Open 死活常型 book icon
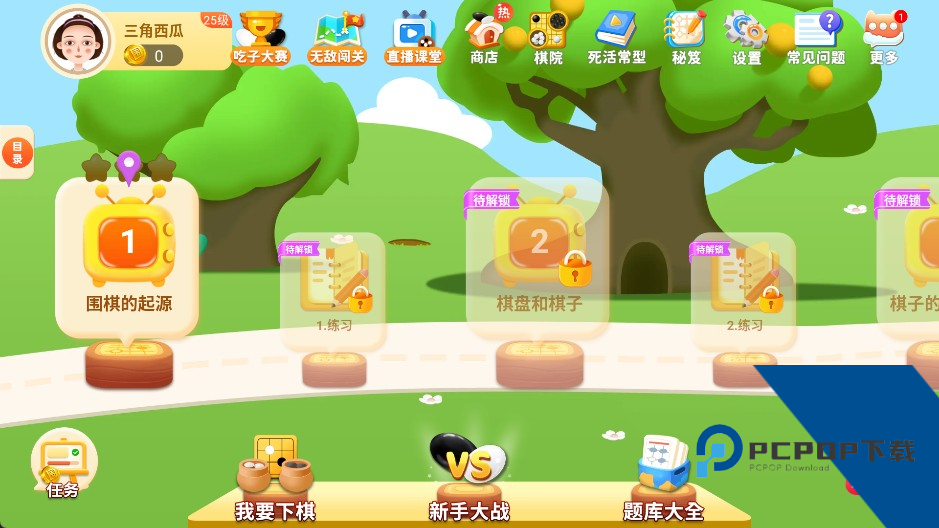 click(616, 37)
